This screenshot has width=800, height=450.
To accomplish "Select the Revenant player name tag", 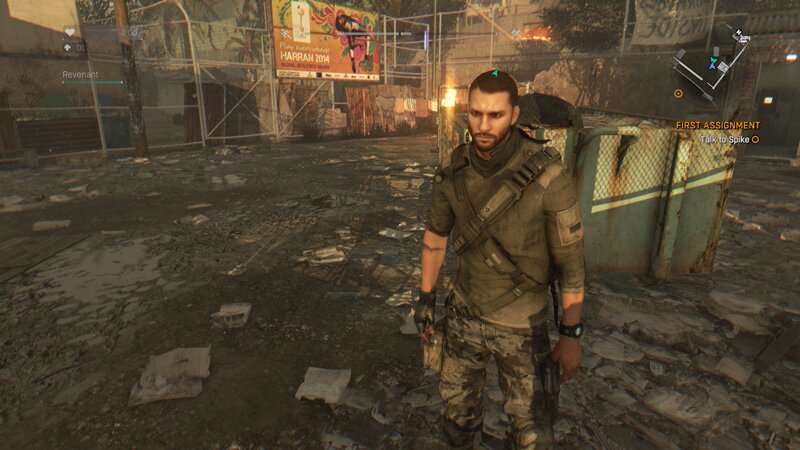I will coord(80,74).
